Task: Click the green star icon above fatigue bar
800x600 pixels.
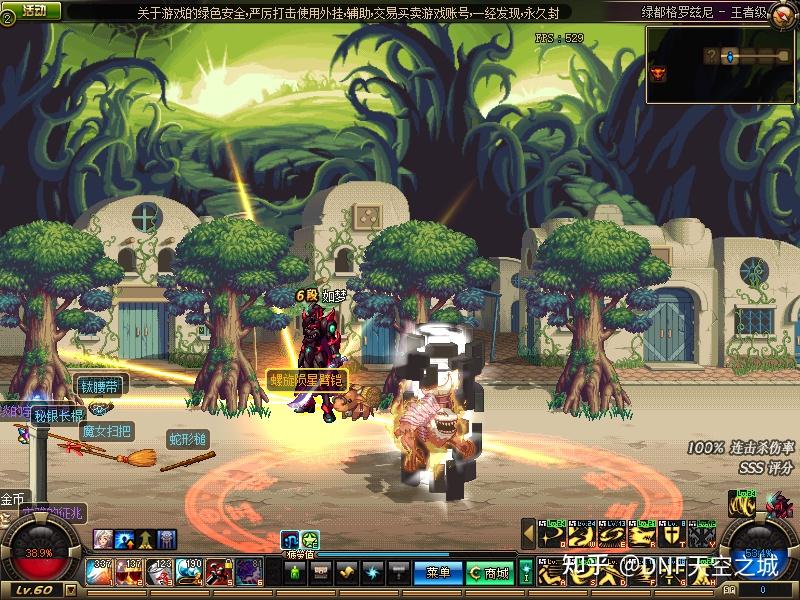Action: click(x=309, y=539)
